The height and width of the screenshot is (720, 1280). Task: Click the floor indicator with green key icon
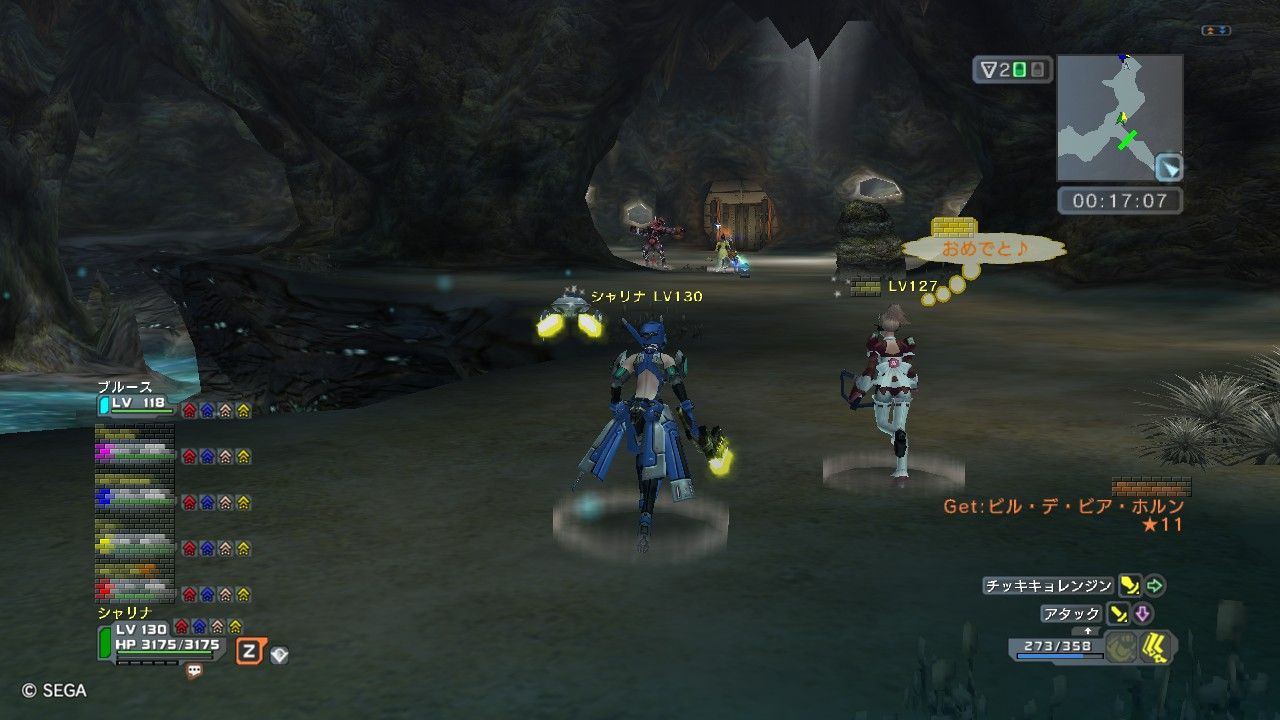click(x=1011, y=70)
